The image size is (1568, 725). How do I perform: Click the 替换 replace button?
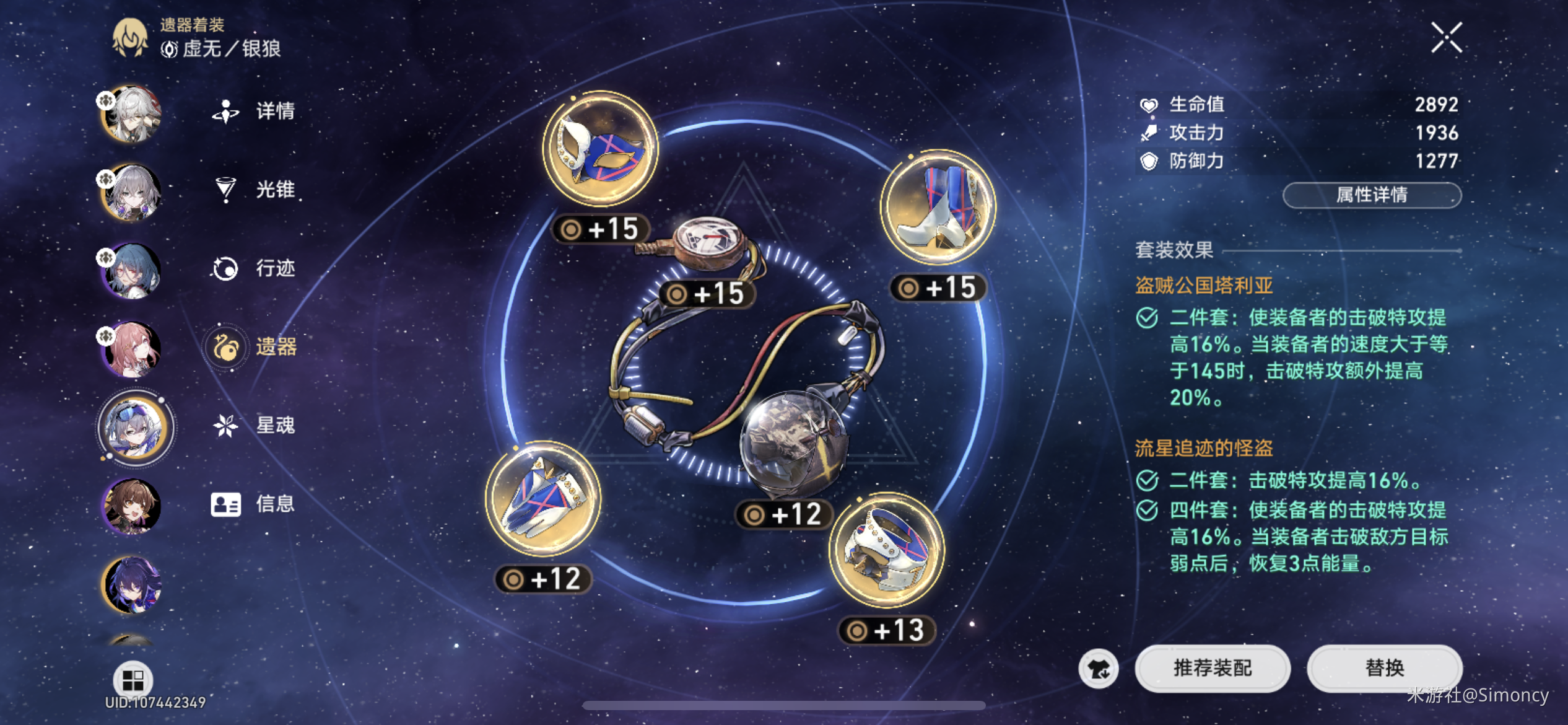click(x=1384, y=668)
